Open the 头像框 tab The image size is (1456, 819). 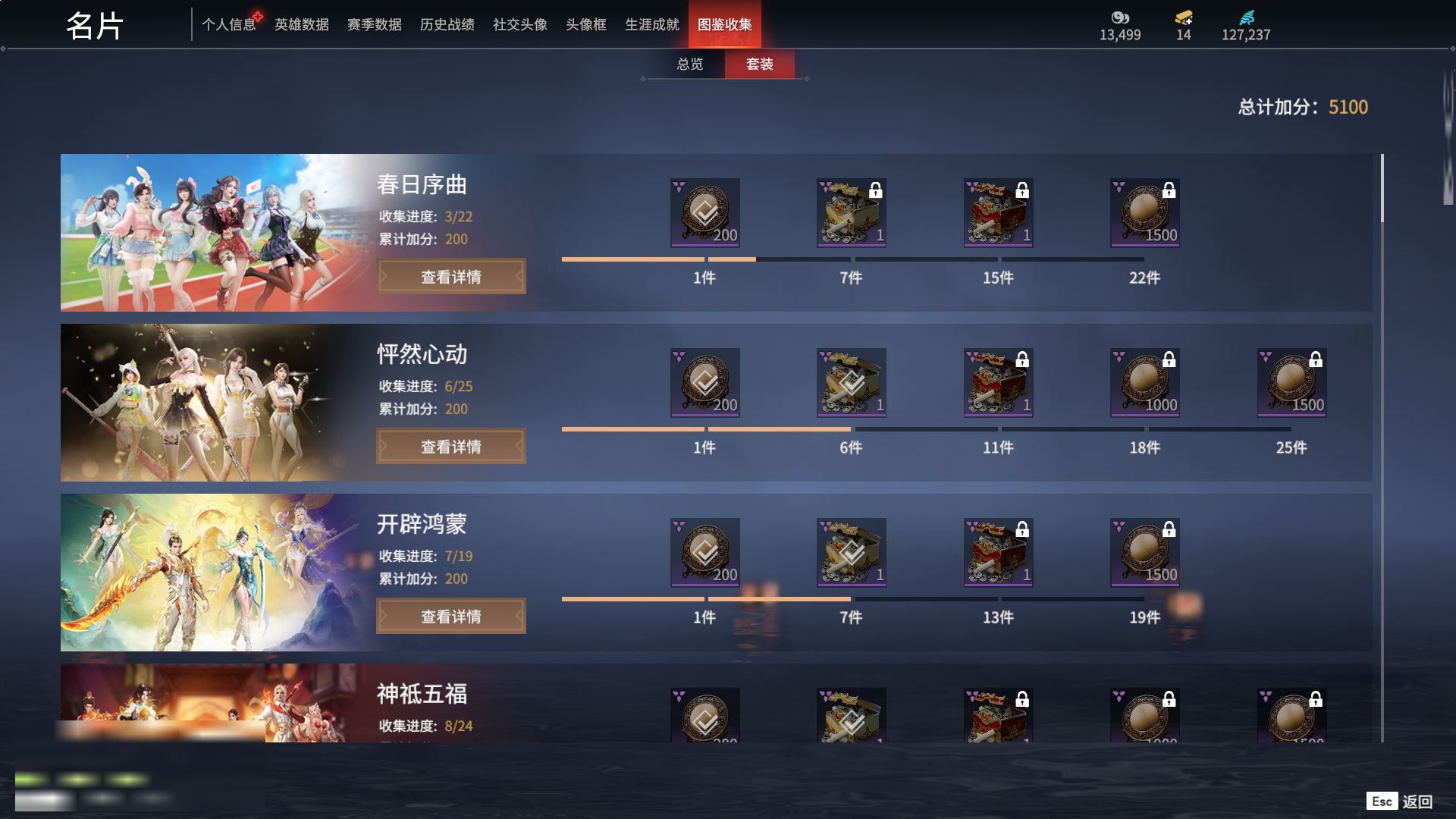(x=585, y=25)
